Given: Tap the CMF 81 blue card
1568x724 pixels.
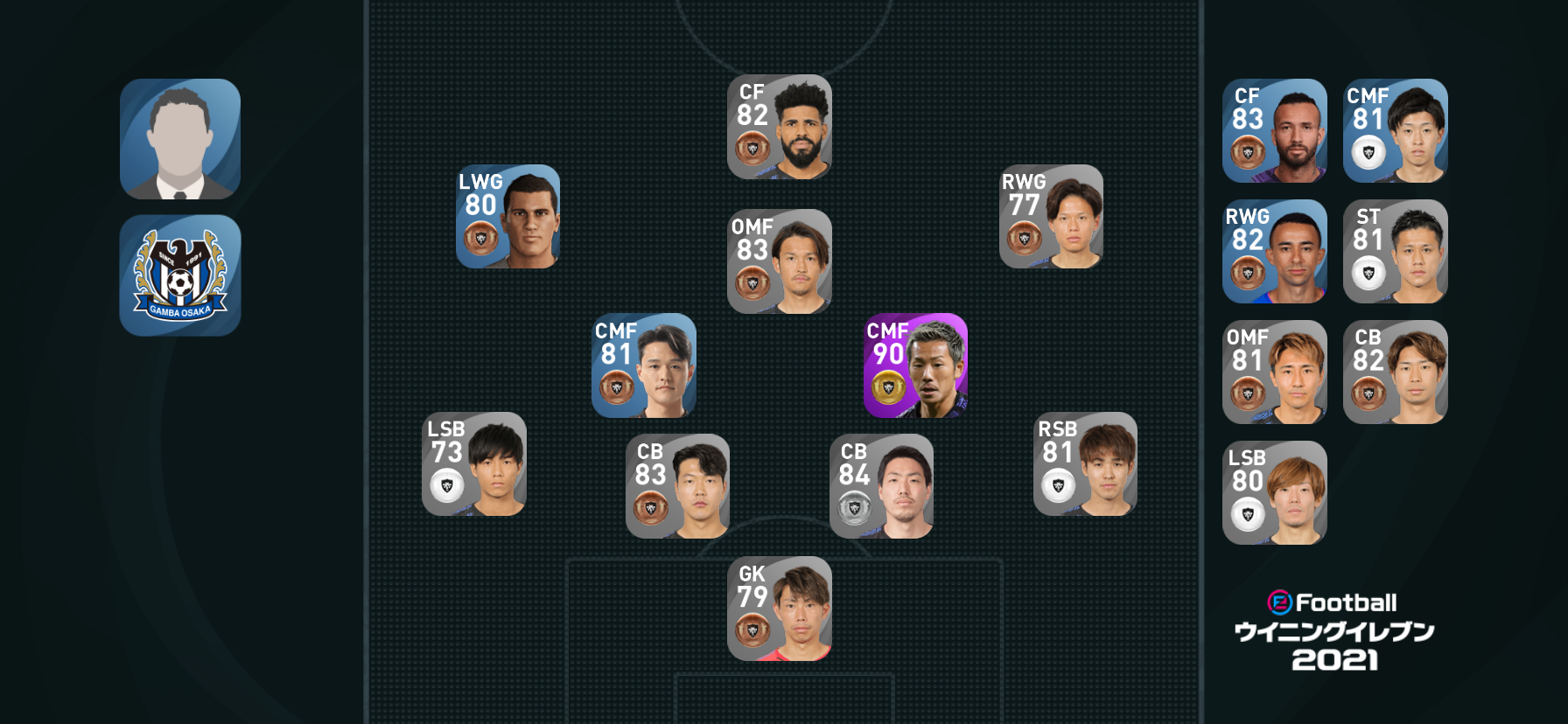Looking at the screenshot, I should pos(644,365).
